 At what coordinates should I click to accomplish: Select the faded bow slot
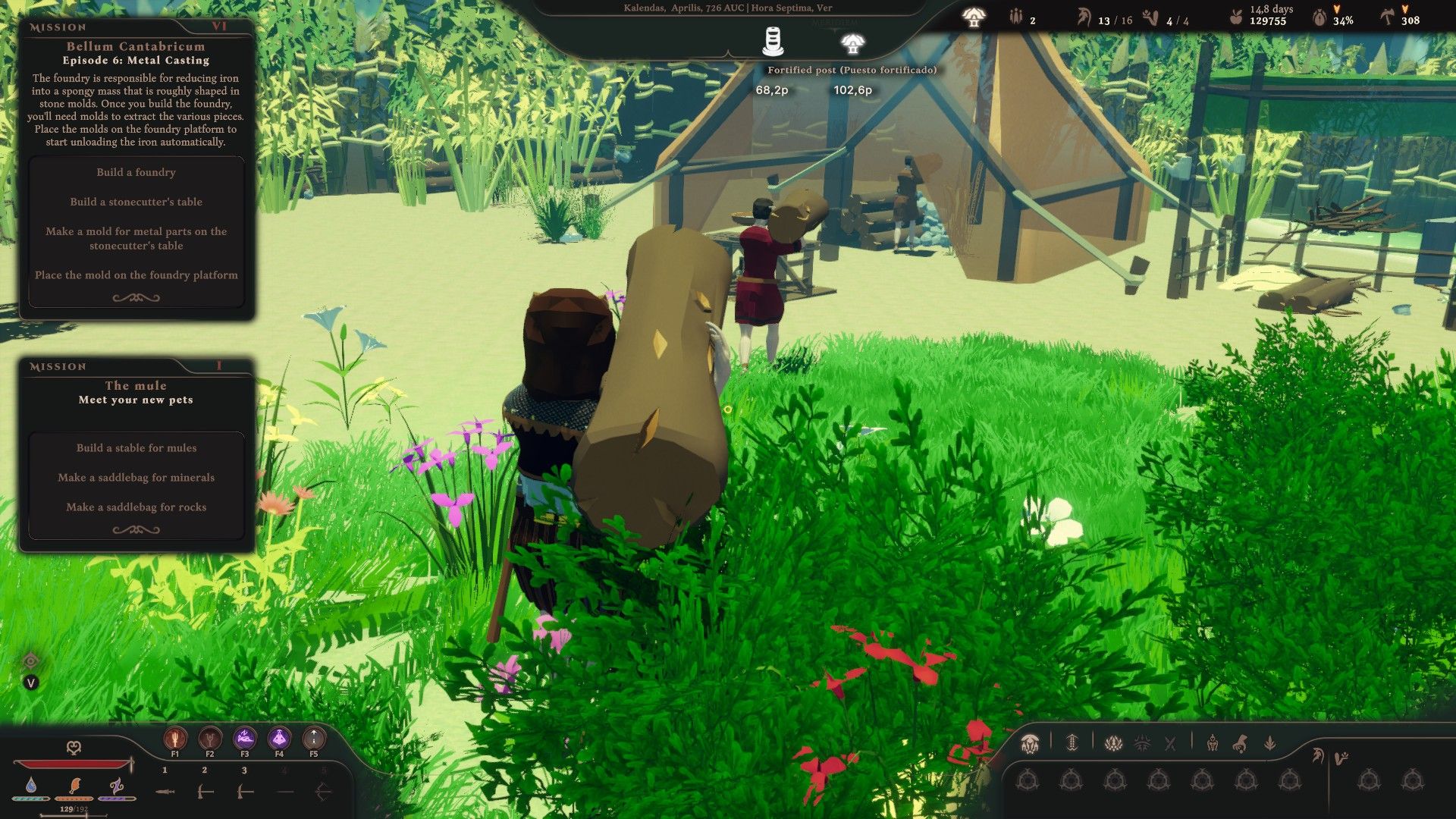click(x=323, y=792)
